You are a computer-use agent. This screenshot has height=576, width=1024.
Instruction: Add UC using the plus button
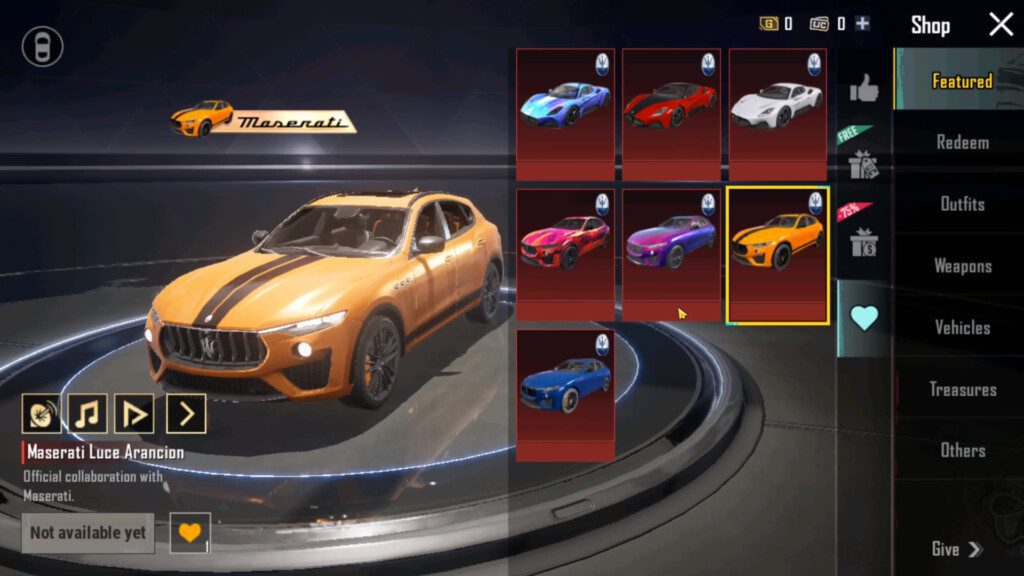point(862,24)
